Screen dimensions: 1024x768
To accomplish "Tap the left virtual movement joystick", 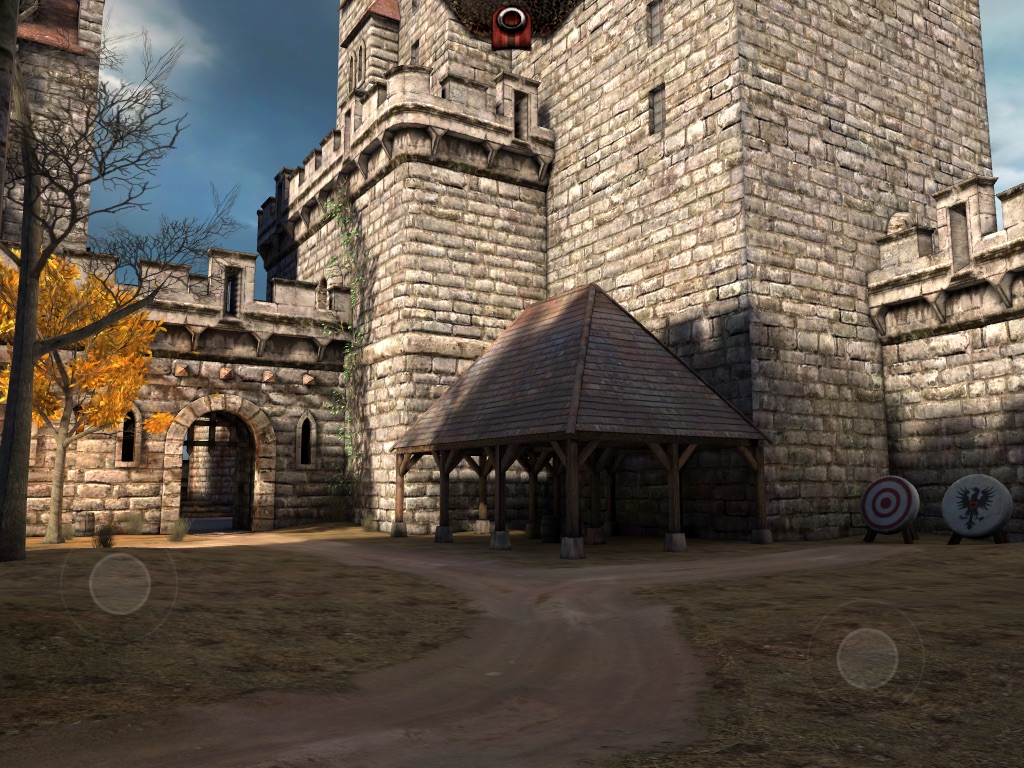I will coord(119,584).
